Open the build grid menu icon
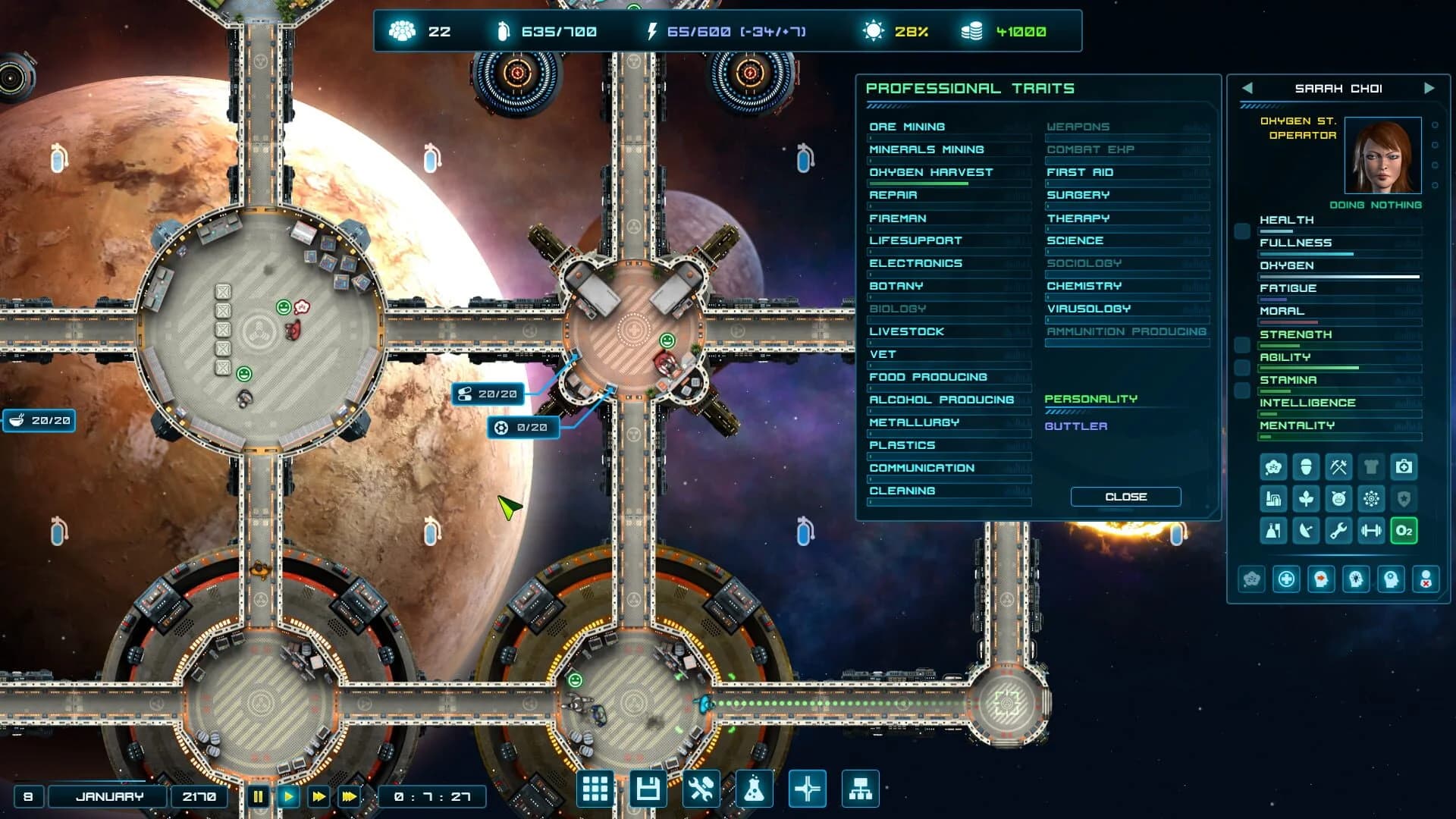This screenshot has height=819, width=1456. point(595,789)
